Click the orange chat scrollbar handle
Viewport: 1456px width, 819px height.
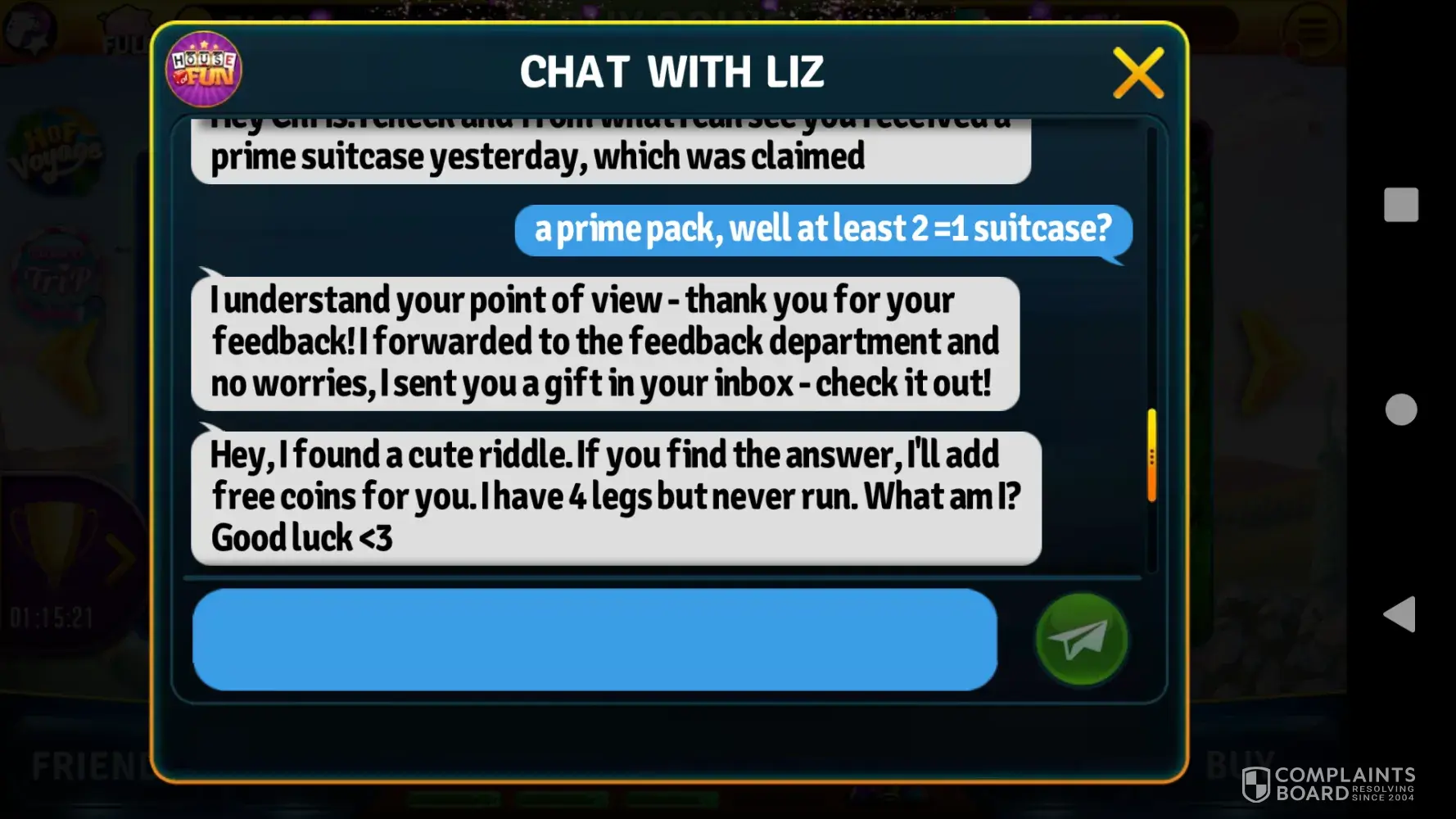point(1151,455)
